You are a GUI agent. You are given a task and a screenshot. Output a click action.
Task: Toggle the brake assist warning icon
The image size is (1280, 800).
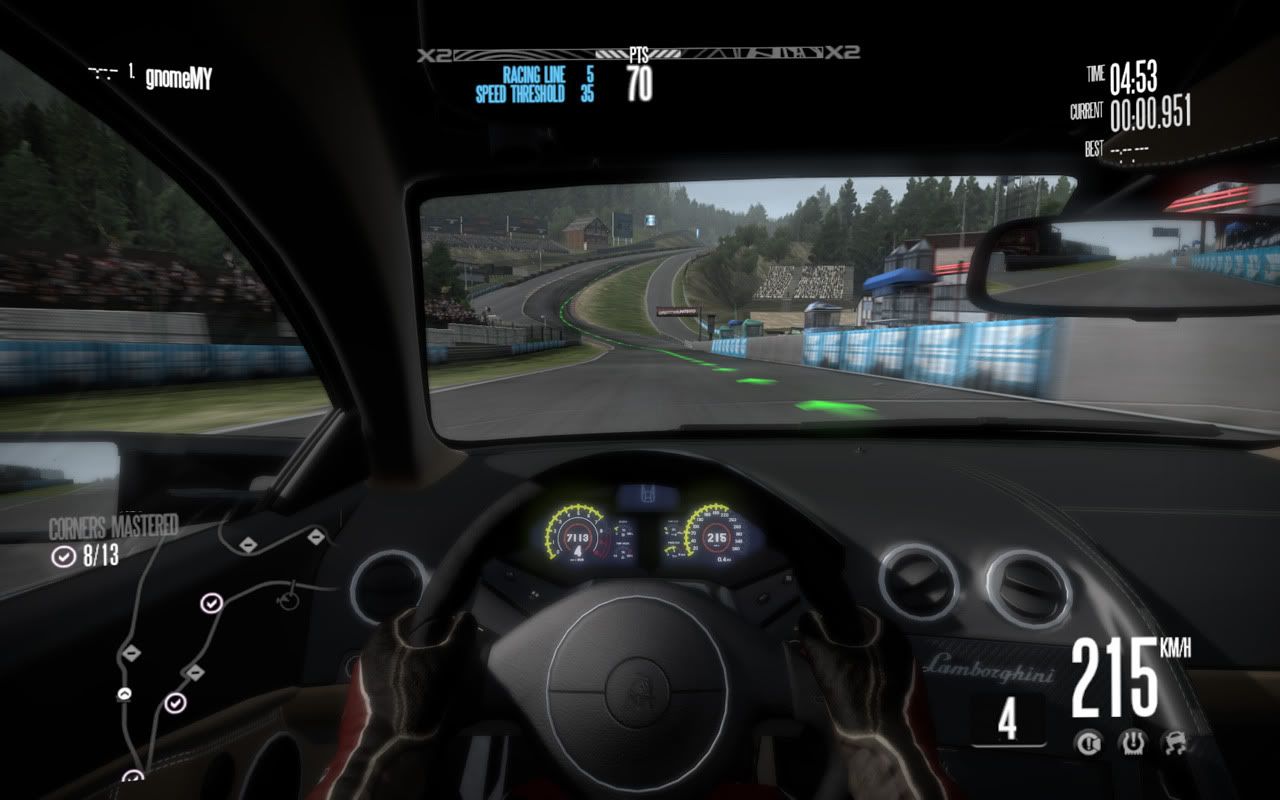(x=1087, y=742)
